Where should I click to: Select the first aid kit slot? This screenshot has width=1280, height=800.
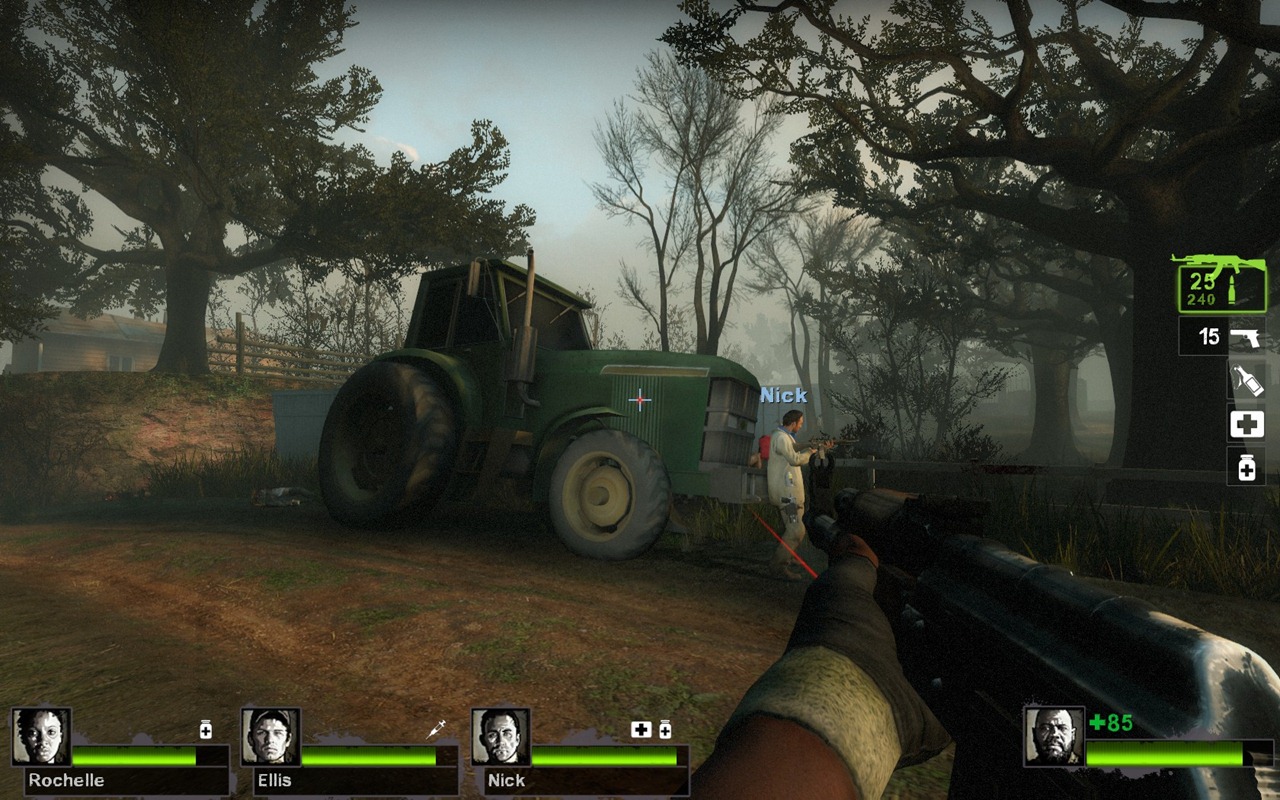(x=1246, y=424)
